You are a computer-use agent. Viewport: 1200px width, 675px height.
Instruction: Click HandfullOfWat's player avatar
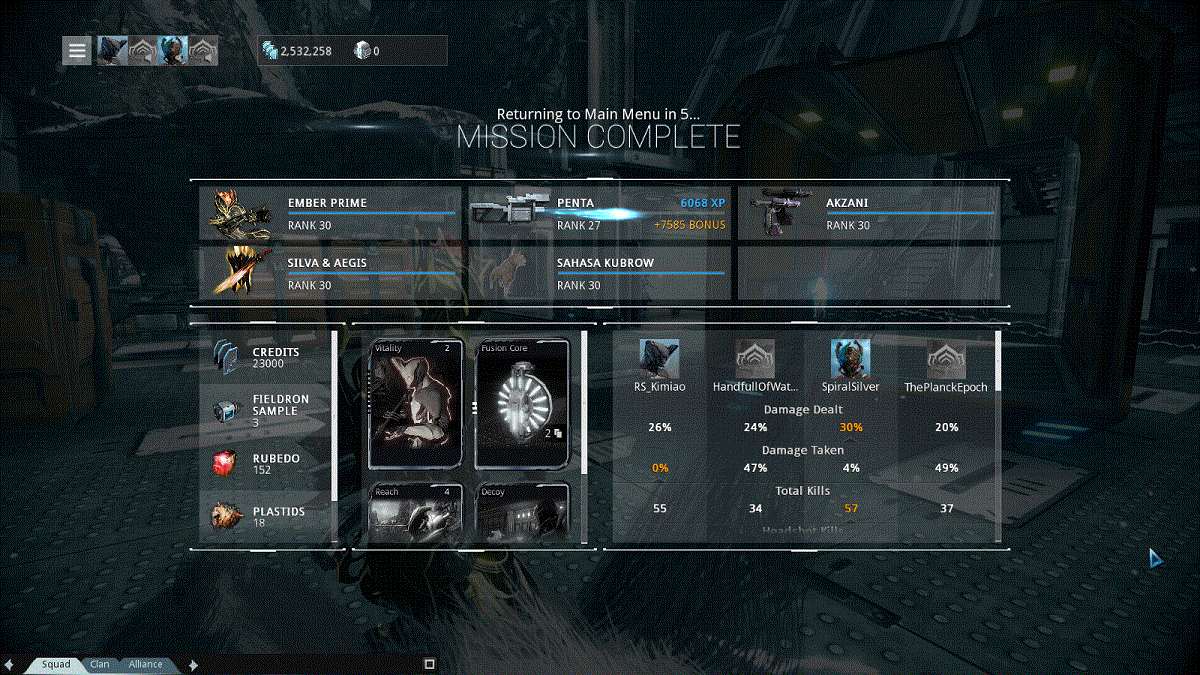(755, 358)
